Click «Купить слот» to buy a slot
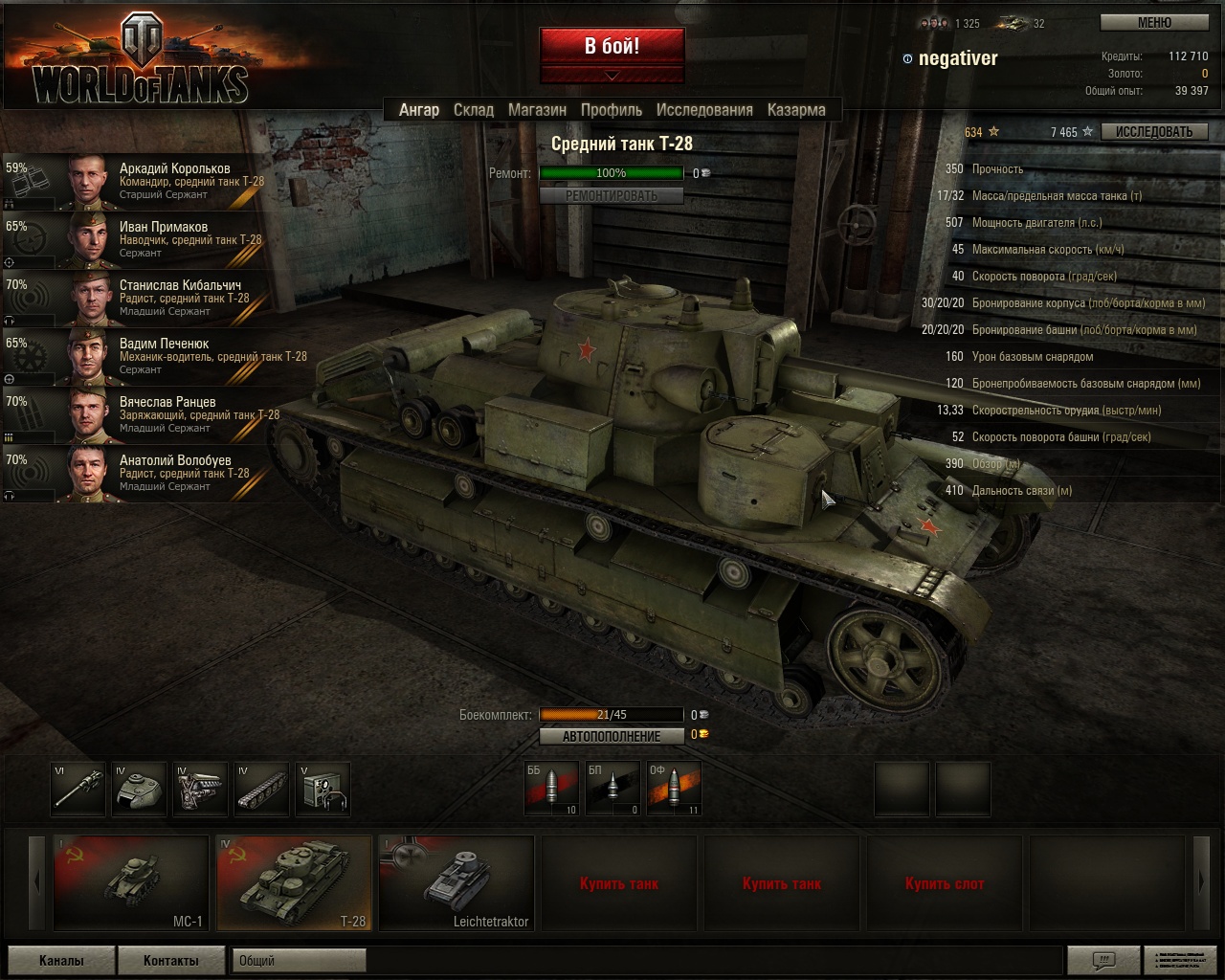Screen dimensions: 1225x980 pyautogui.click(x=944, y=883)
